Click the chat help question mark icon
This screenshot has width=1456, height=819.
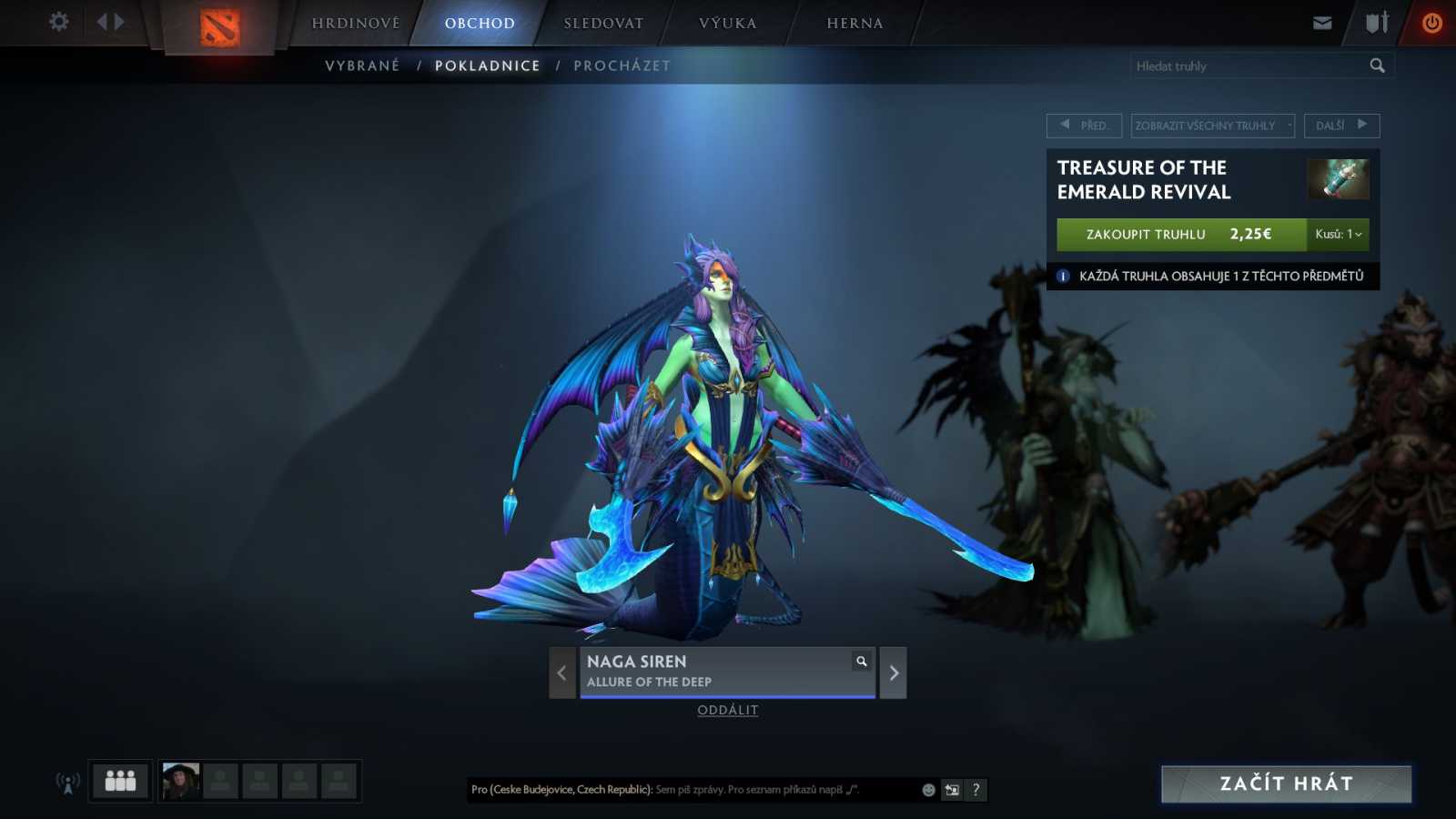point(976,790)
